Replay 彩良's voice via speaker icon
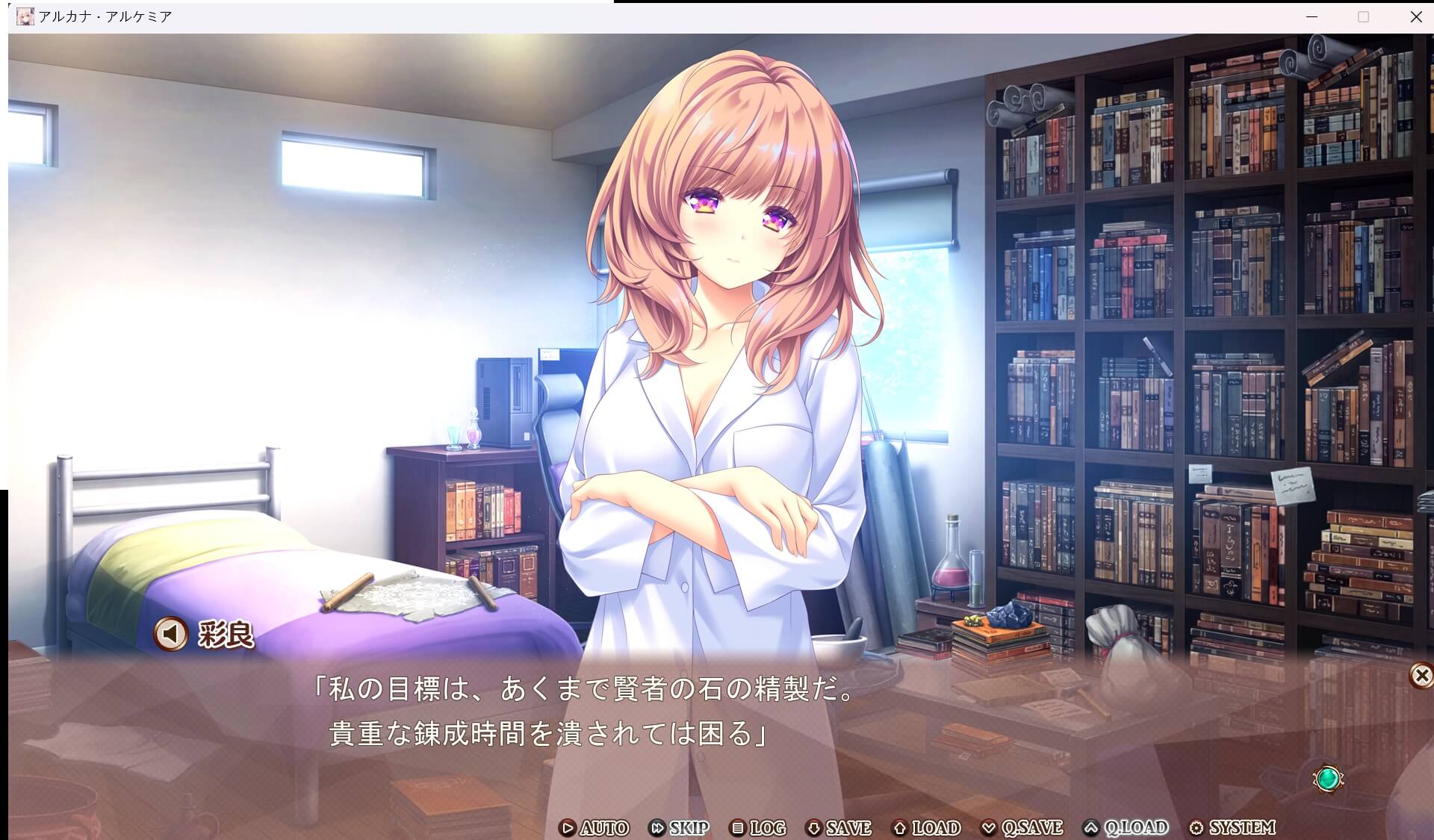 click(x=170, y=635)
